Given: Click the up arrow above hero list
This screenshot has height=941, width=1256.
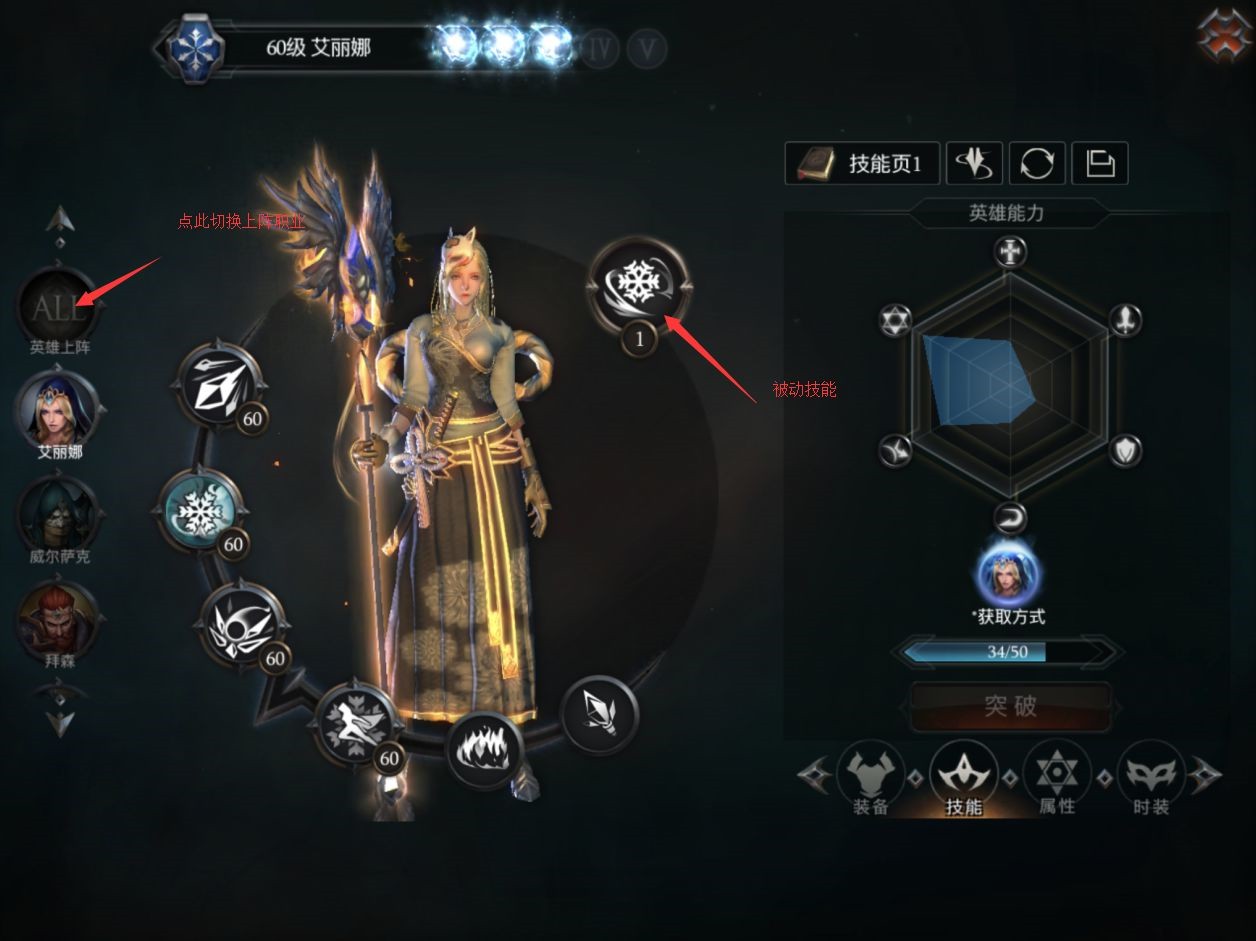Looking at the screenshot, I should click(60, 218).
